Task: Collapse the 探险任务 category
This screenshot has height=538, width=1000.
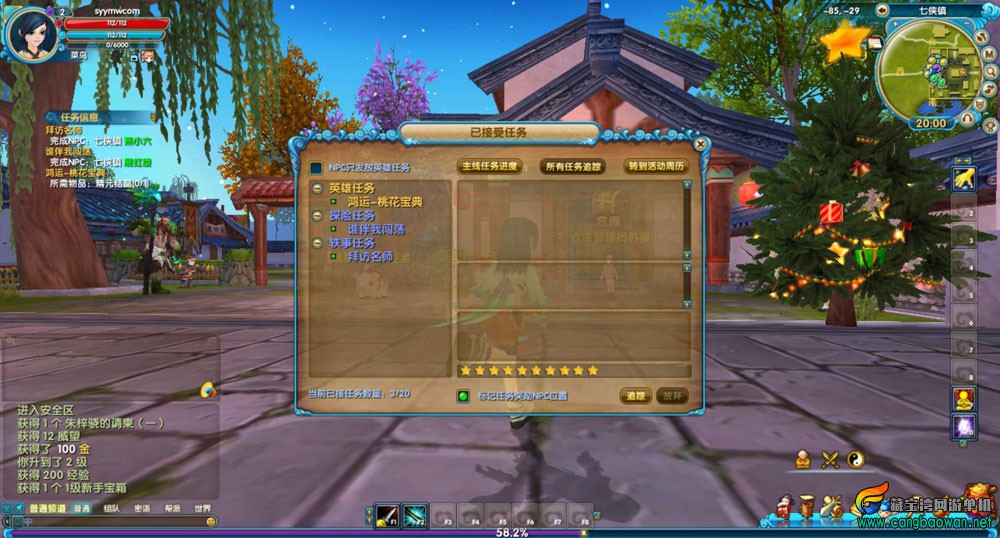Action: [x=317, y=215]
